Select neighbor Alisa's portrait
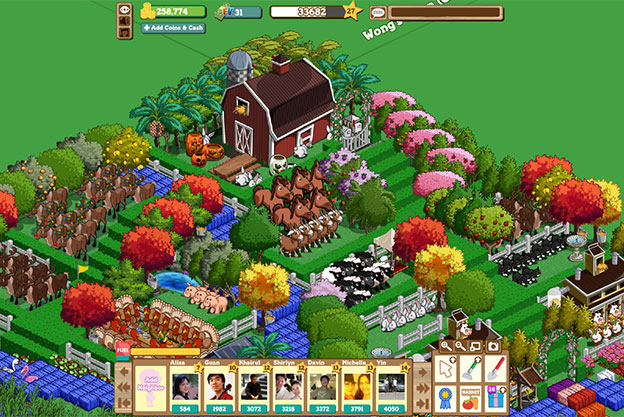Screen dimensions: 624x417 (x=183, y=386)
